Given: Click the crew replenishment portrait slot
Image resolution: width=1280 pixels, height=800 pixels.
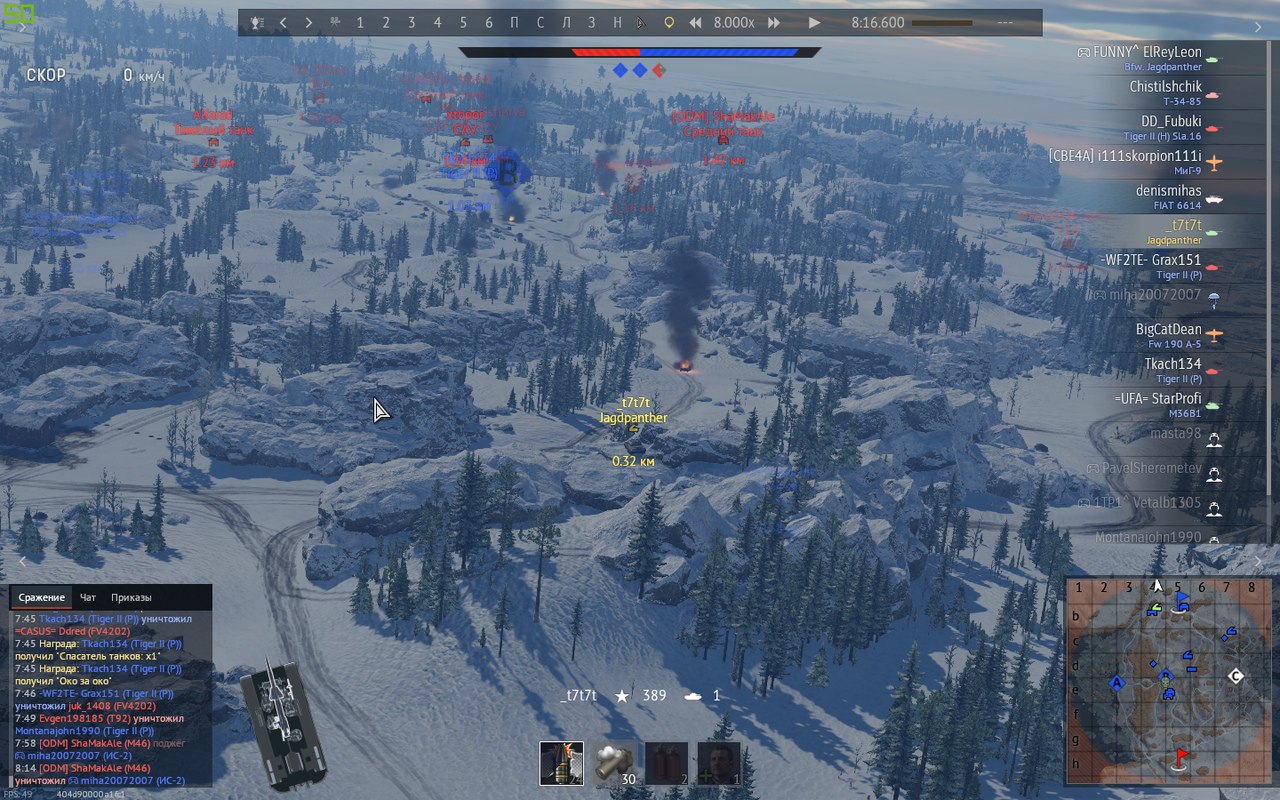Looking at the screenshot, I should tap(718, 763).
